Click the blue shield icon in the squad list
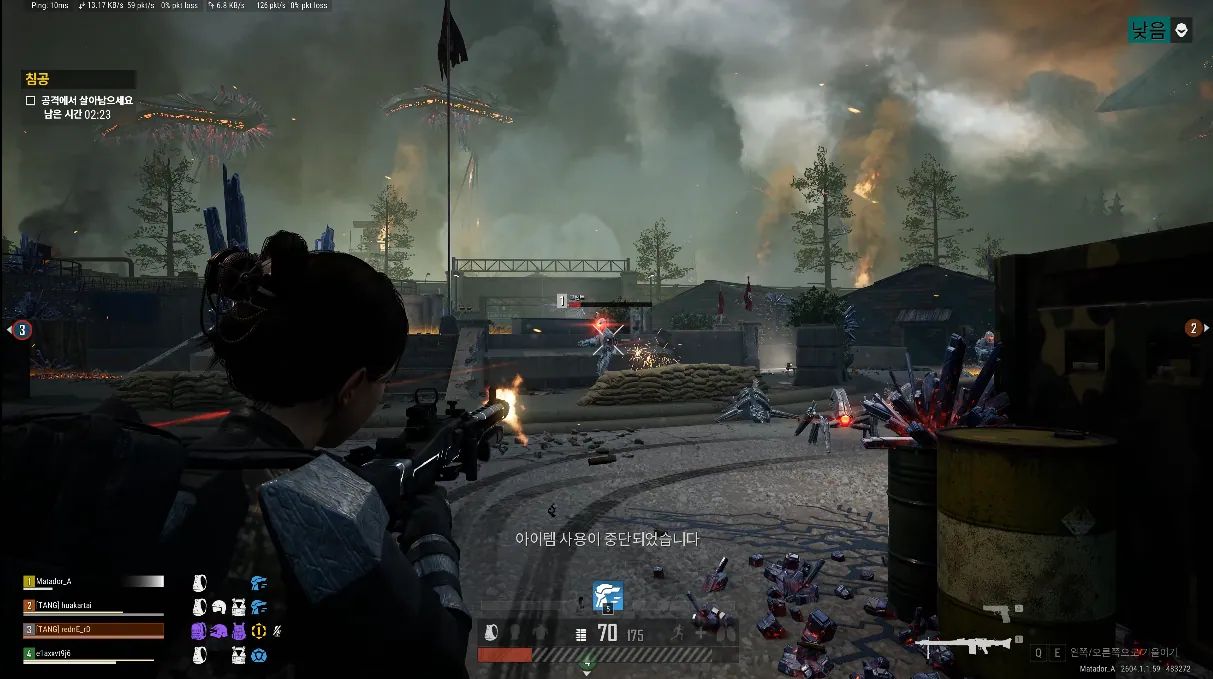 [x=259, y=655]
